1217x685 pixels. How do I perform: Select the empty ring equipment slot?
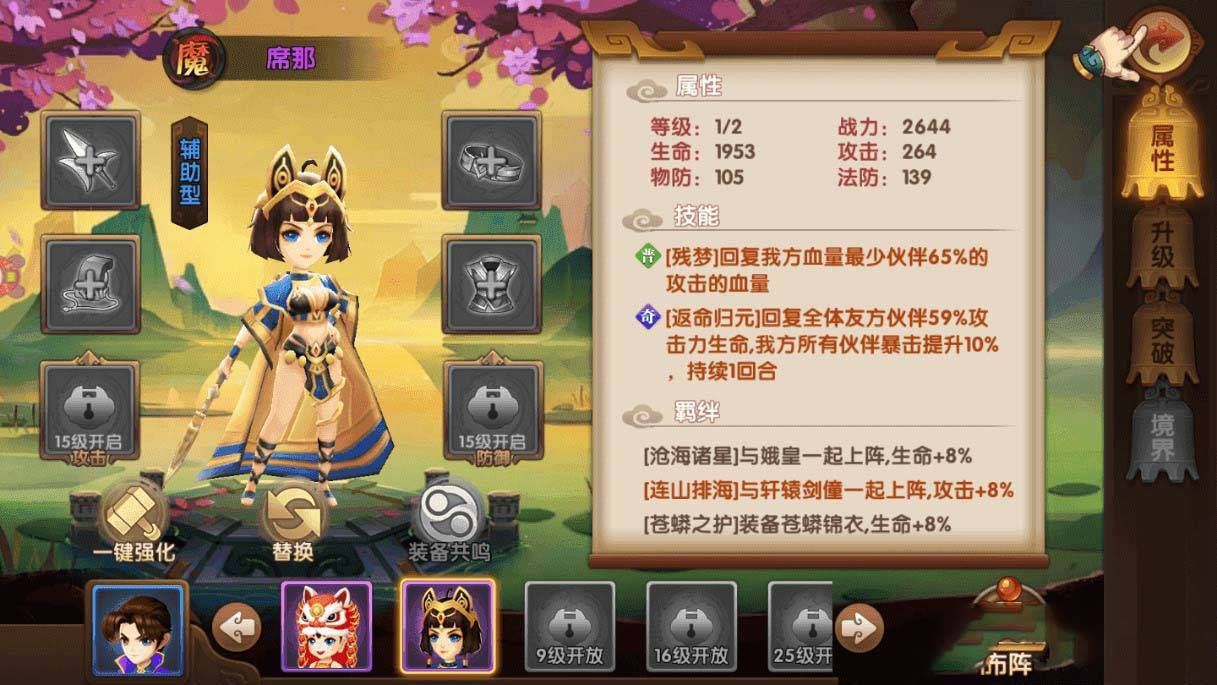(x=491, y=160)
